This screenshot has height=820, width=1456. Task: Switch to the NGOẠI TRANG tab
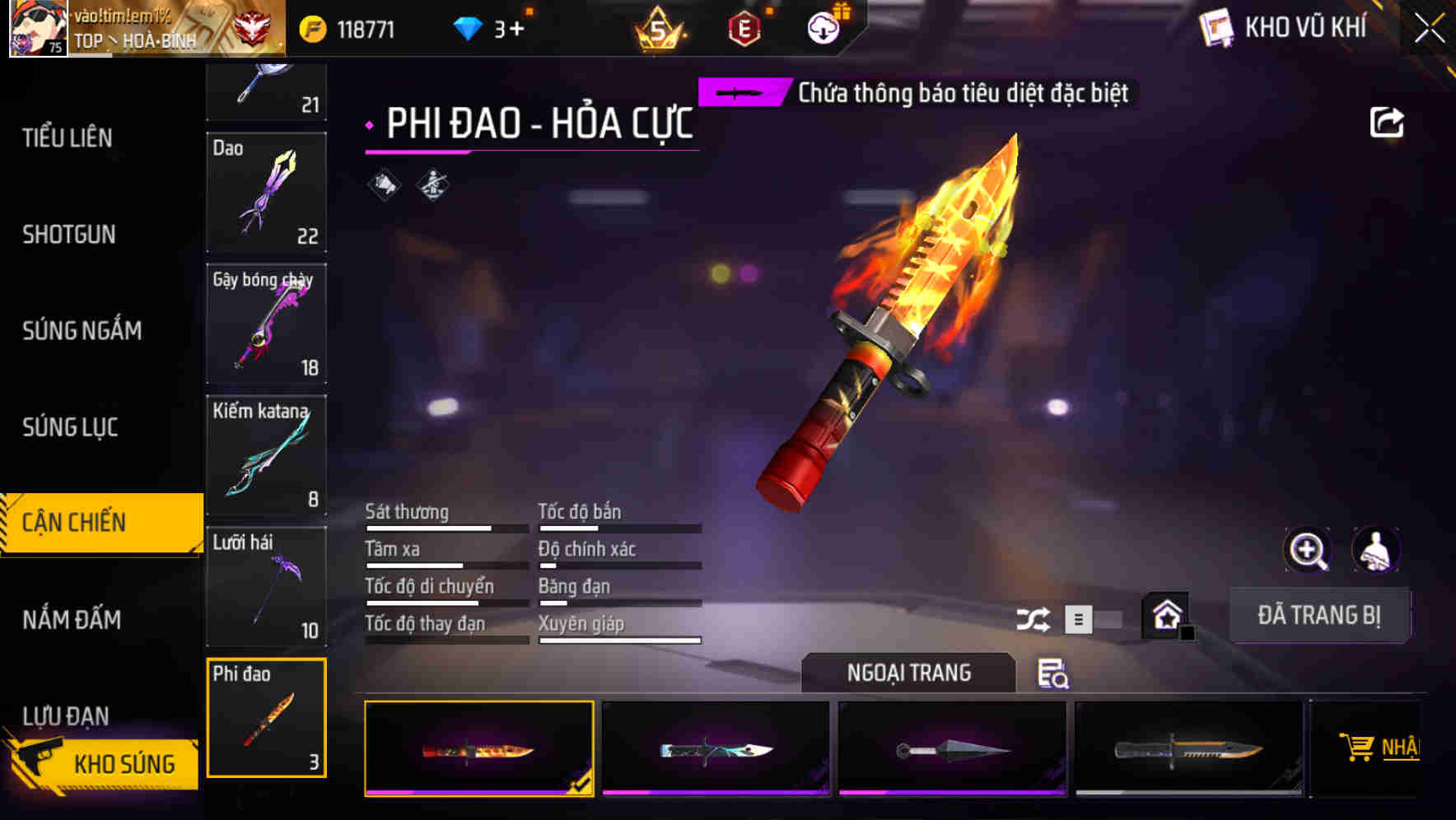[908, 673]
